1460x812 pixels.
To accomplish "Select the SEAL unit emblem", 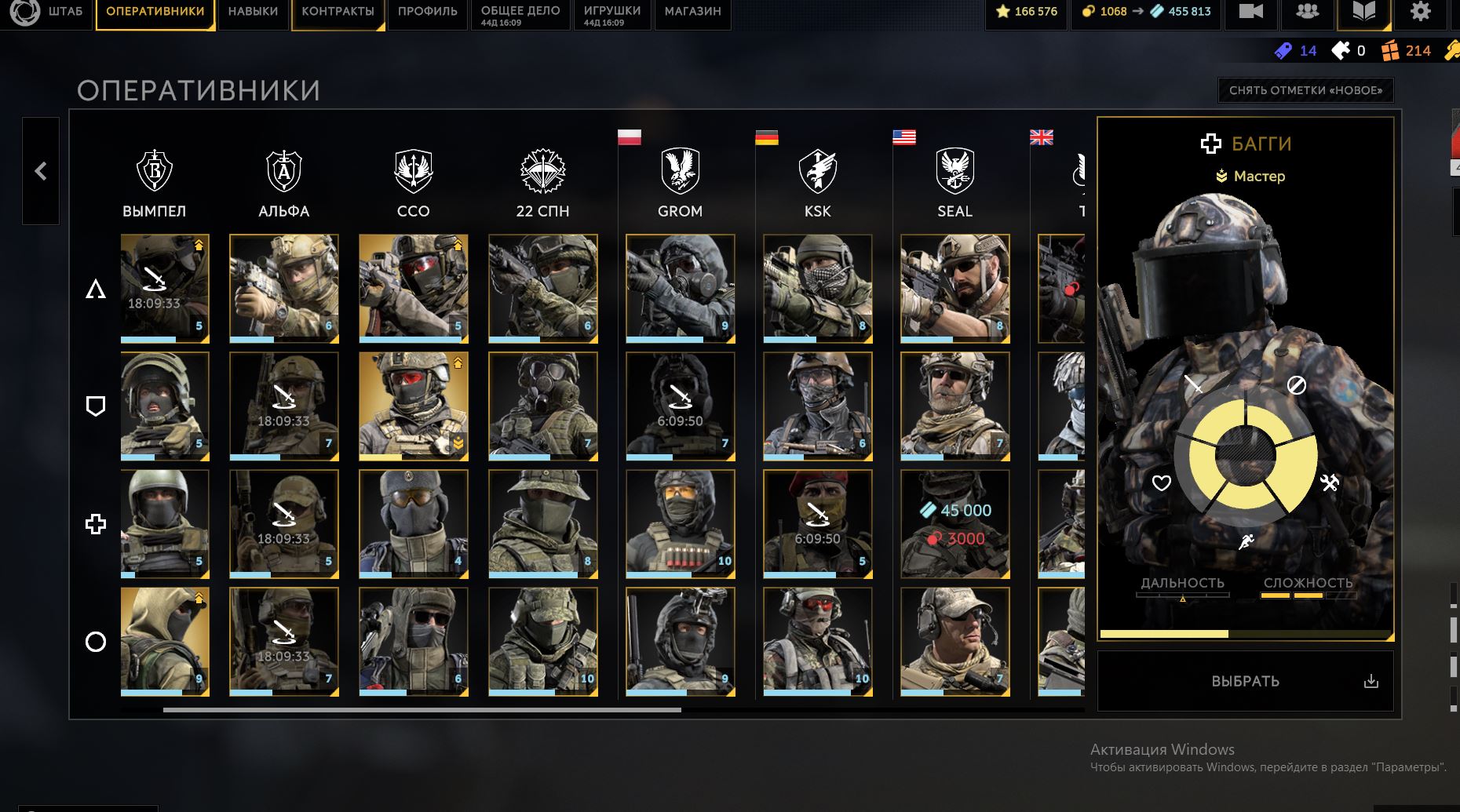I will tap(954, 171).
